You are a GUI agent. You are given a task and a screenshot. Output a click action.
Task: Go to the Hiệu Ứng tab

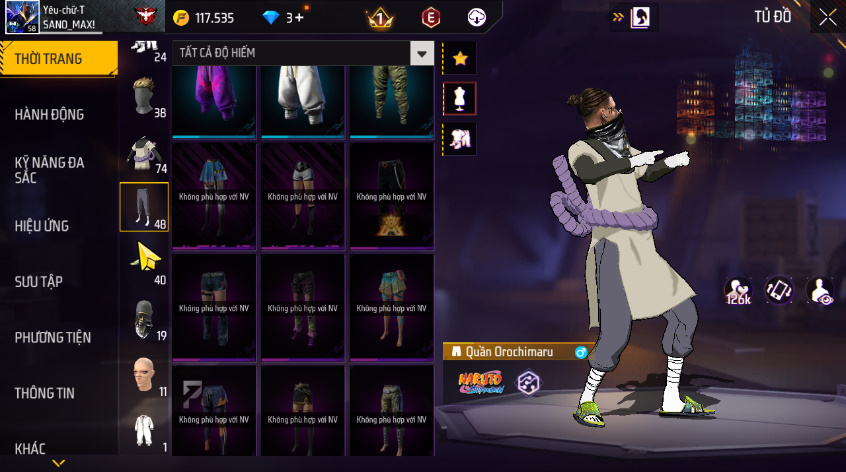pyautogui.click(x=42, y=226)
